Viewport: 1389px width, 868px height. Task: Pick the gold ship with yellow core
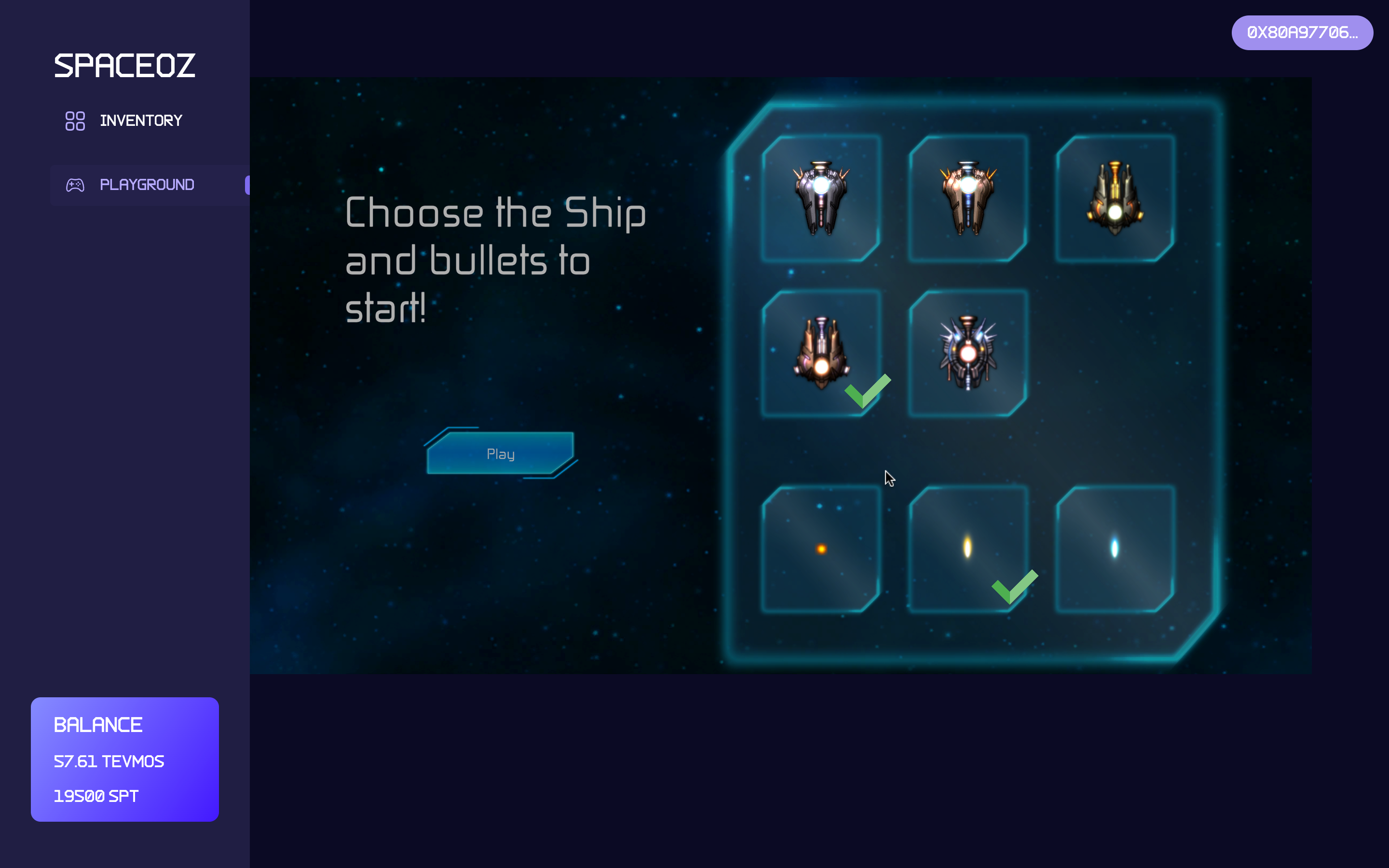tap(1115, 198)
